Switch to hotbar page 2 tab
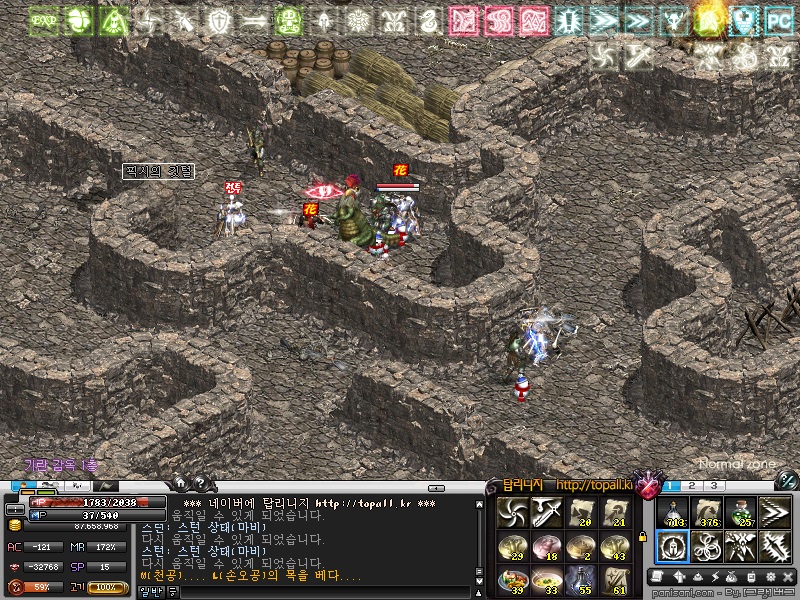 point(694,486)
